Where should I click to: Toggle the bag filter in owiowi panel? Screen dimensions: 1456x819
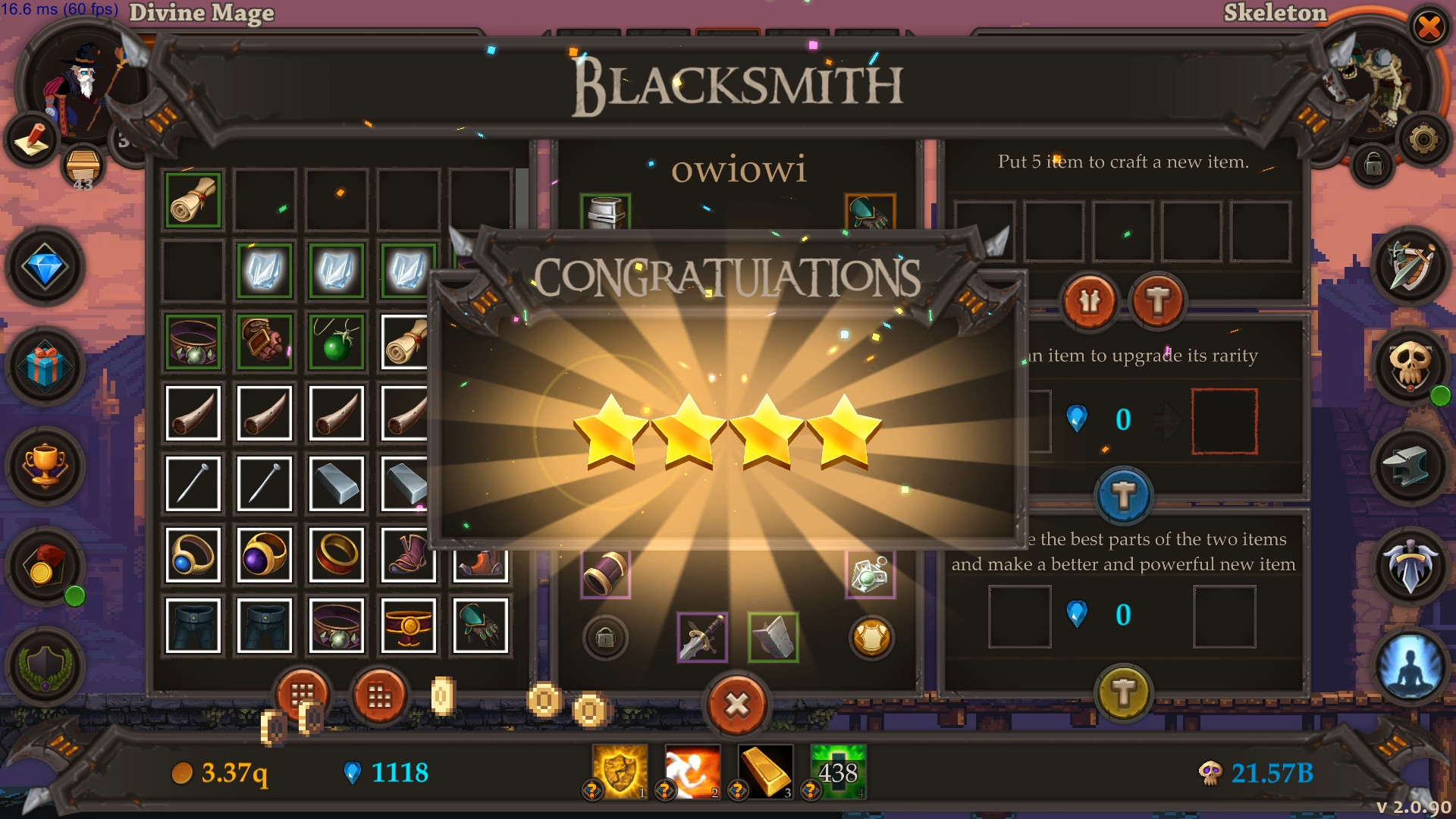click(x=604, y=639)
